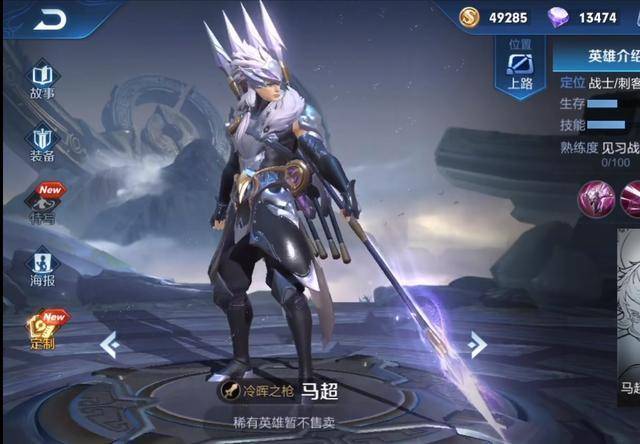Open the 特写 (Close-up) view
Image resolution: width=640 pixels, height=444 pixels.
[42, 203]
